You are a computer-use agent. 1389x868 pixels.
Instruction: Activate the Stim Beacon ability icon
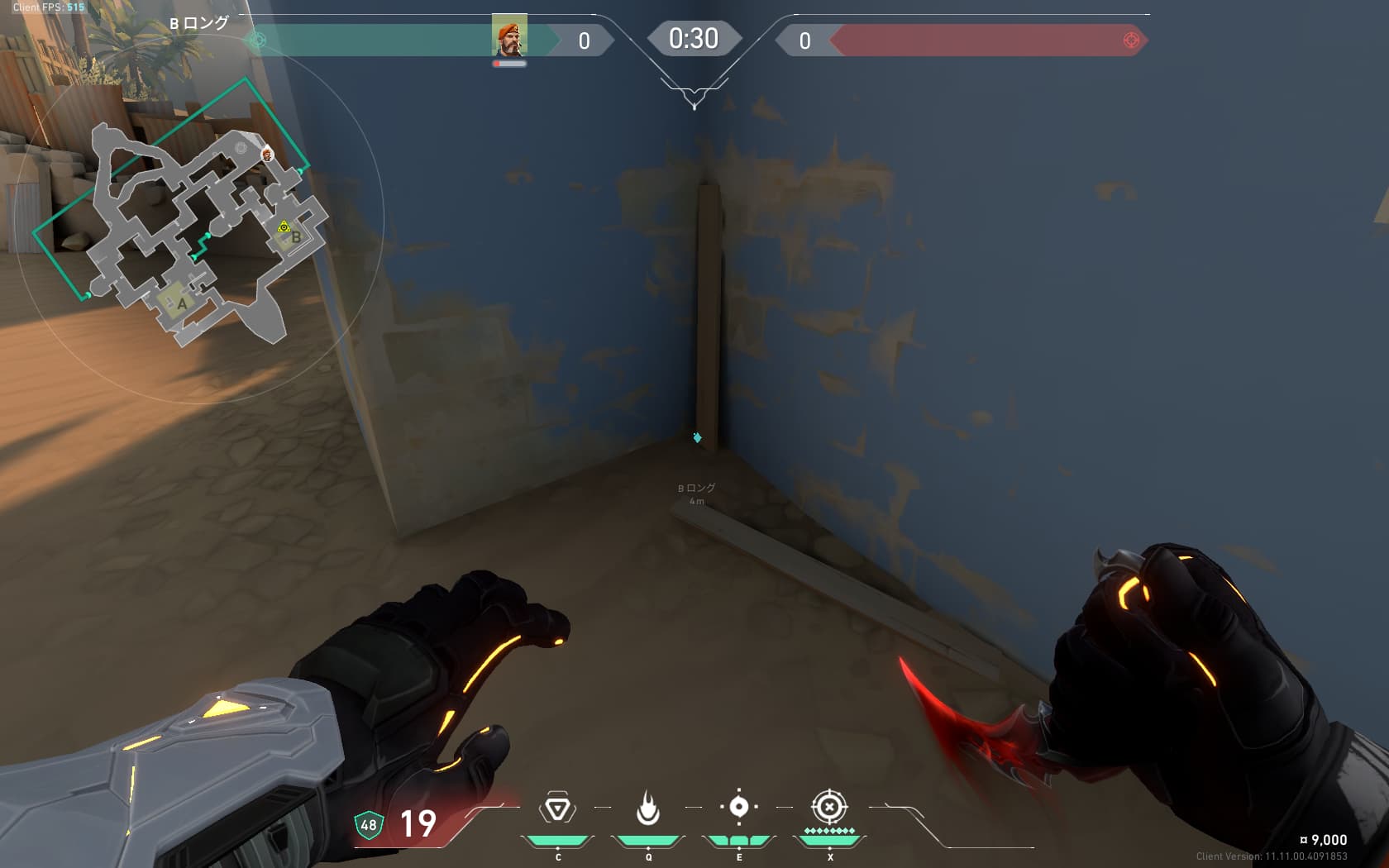[x=557, y=808]
